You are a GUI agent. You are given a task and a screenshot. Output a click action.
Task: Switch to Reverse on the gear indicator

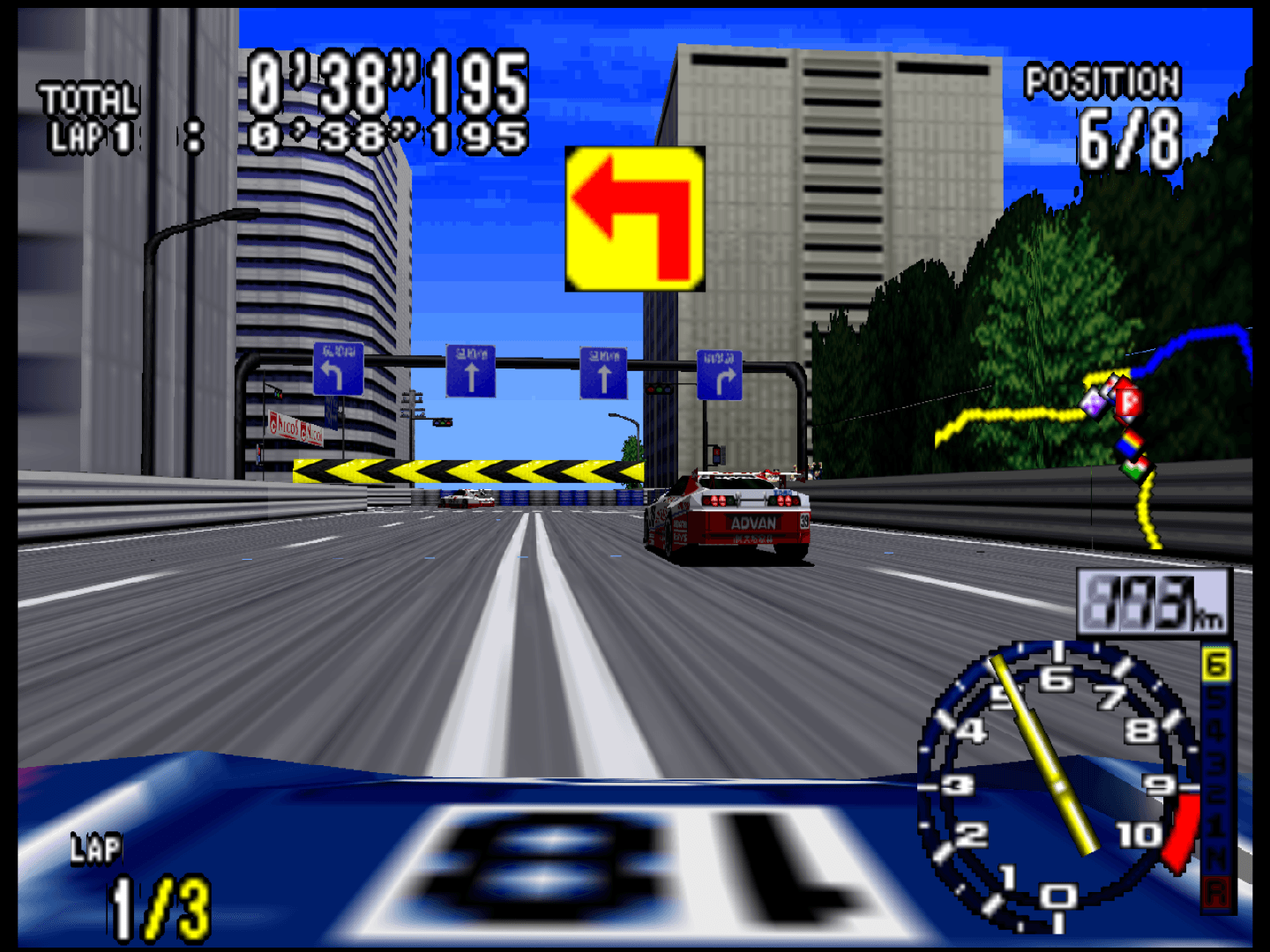click(1218, 893)
